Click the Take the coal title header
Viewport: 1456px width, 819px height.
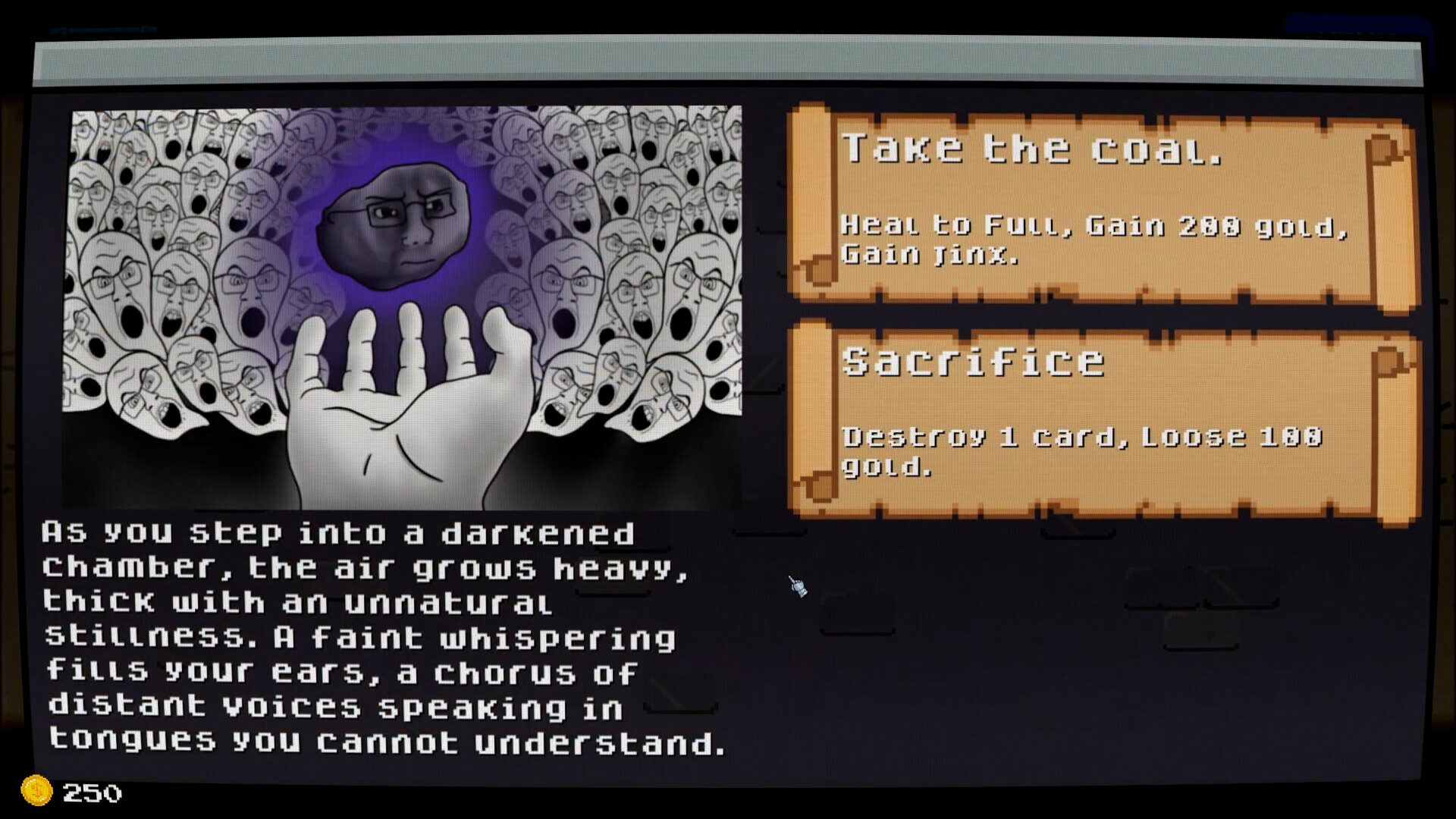coord(1031,148)
